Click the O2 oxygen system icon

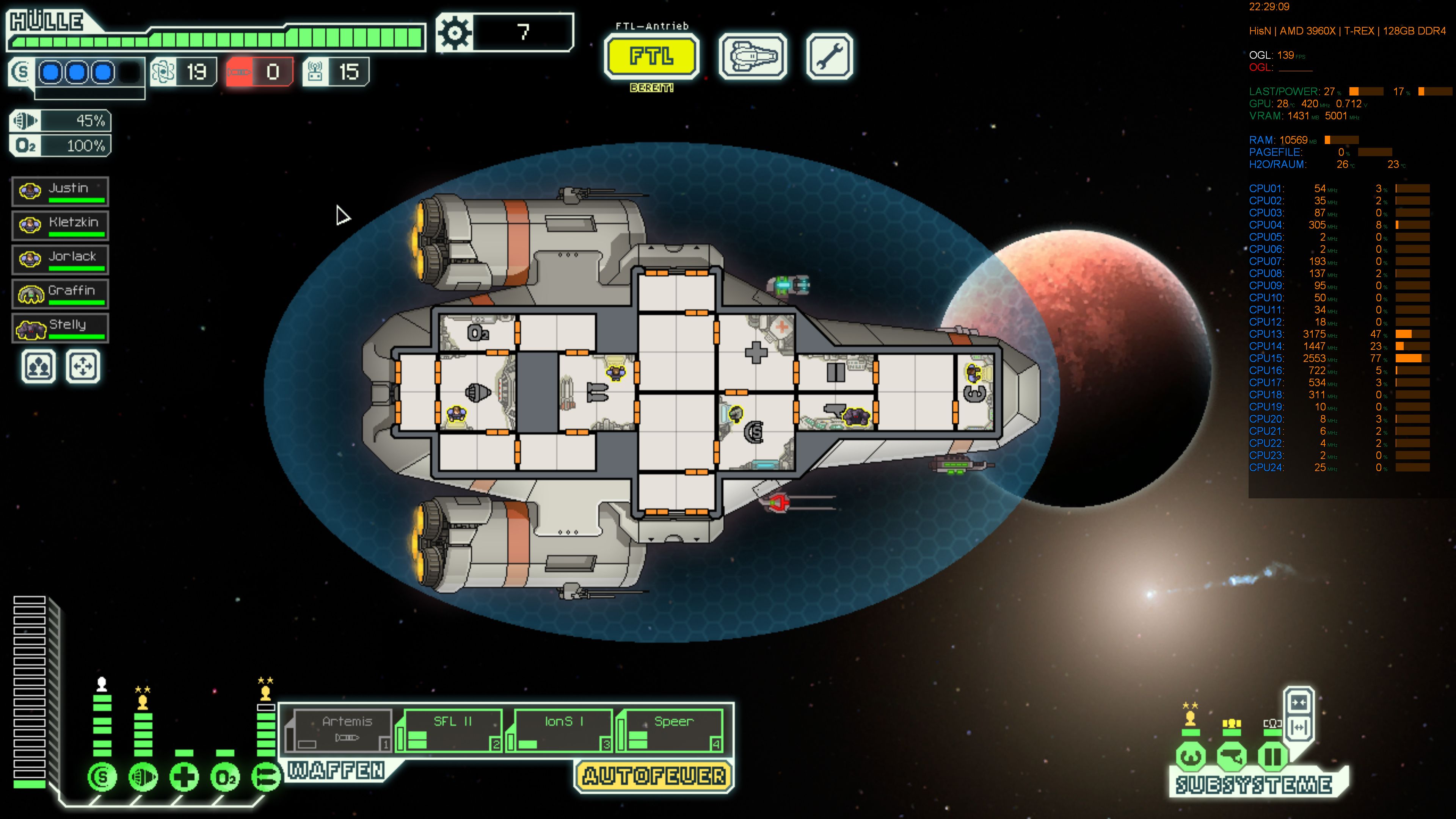click(x=225, y=777)
